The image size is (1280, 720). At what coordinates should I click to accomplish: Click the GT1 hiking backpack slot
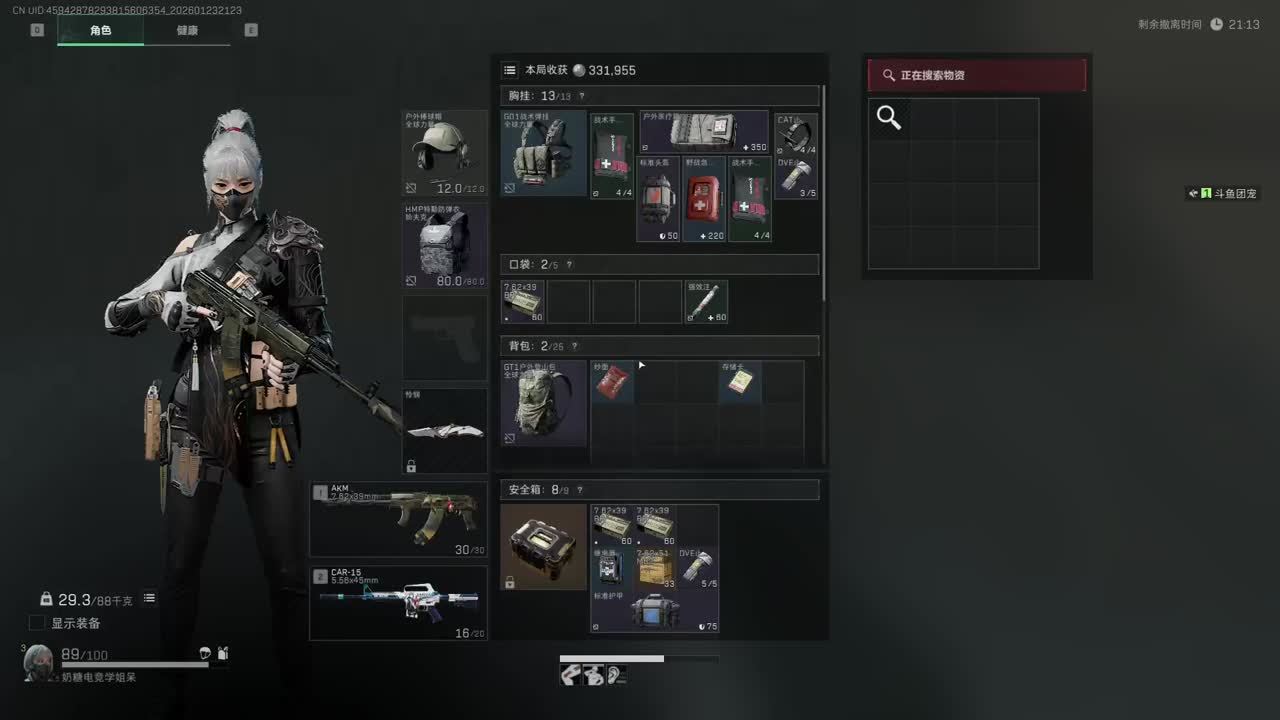click(543, 403)
